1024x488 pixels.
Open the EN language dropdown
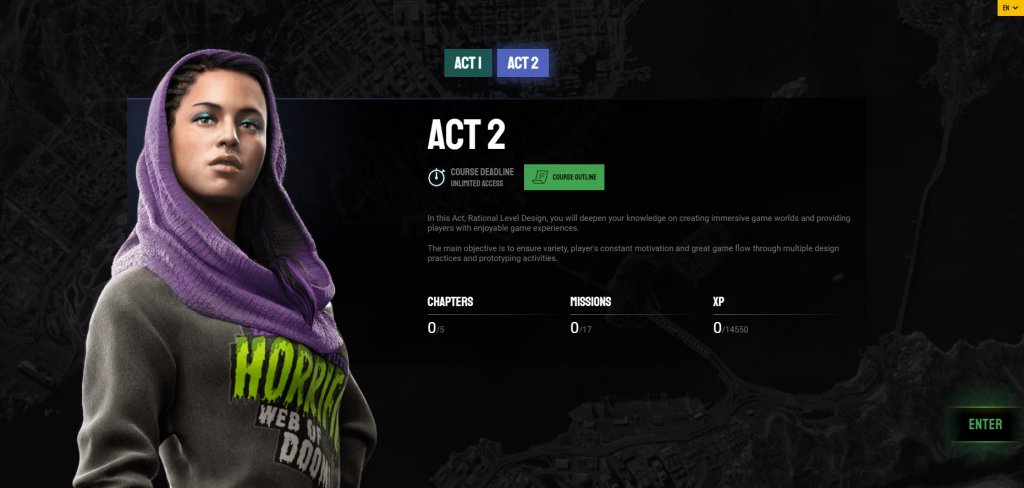[x=1009, y=7]
